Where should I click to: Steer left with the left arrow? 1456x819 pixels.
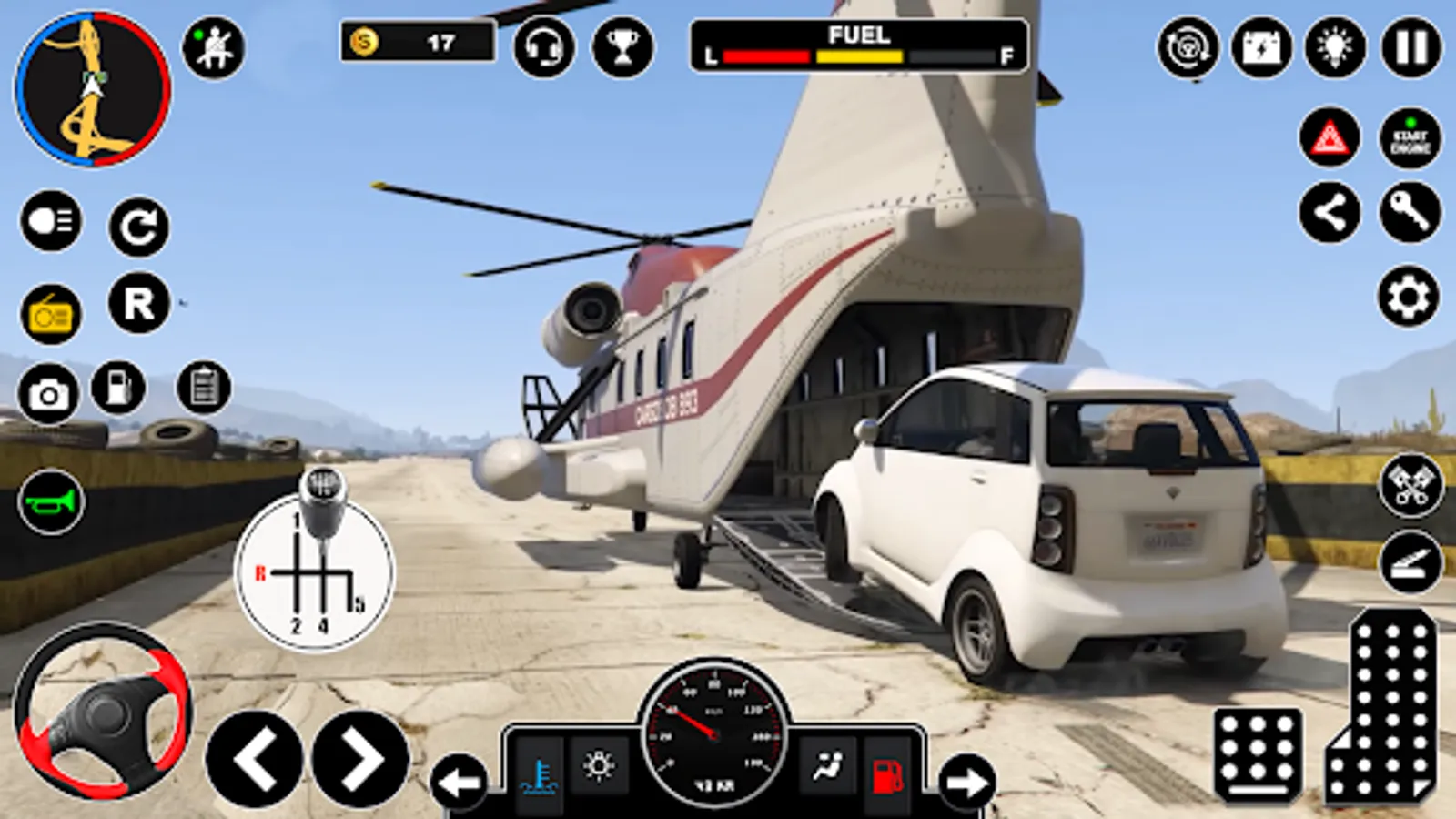[x=255, y=759]
